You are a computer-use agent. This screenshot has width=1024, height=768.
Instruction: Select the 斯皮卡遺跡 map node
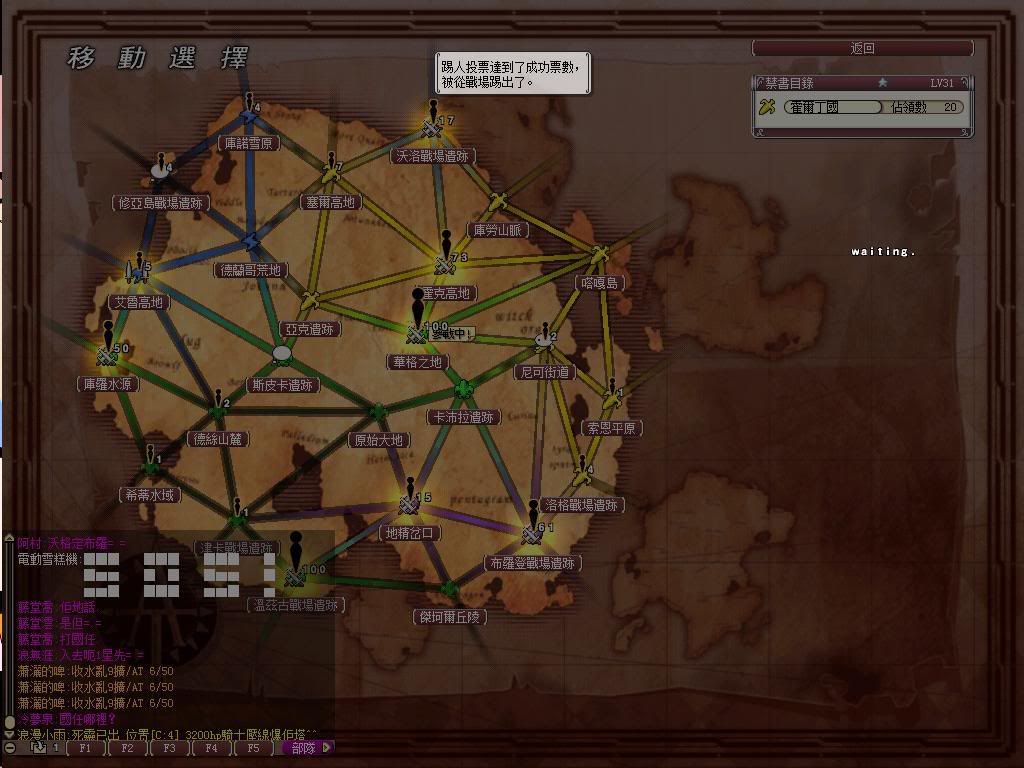click(282, 355)
